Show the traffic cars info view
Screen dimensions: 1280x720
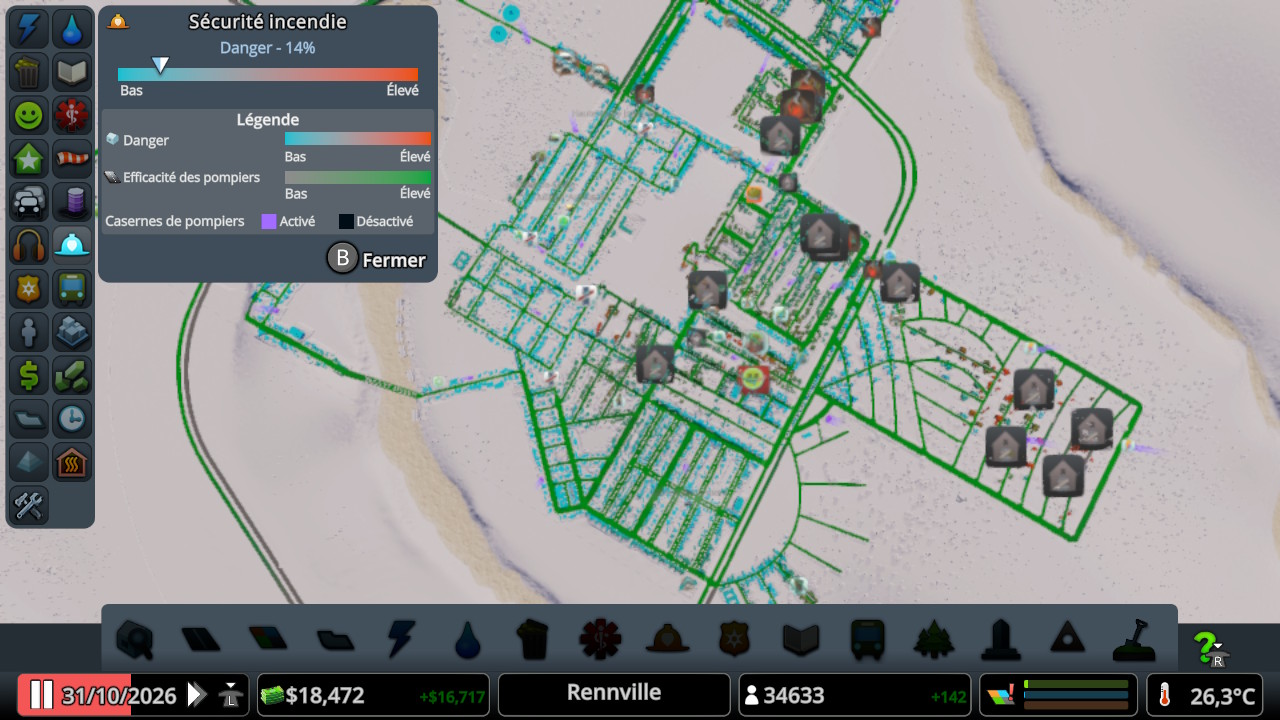(29, 202)
